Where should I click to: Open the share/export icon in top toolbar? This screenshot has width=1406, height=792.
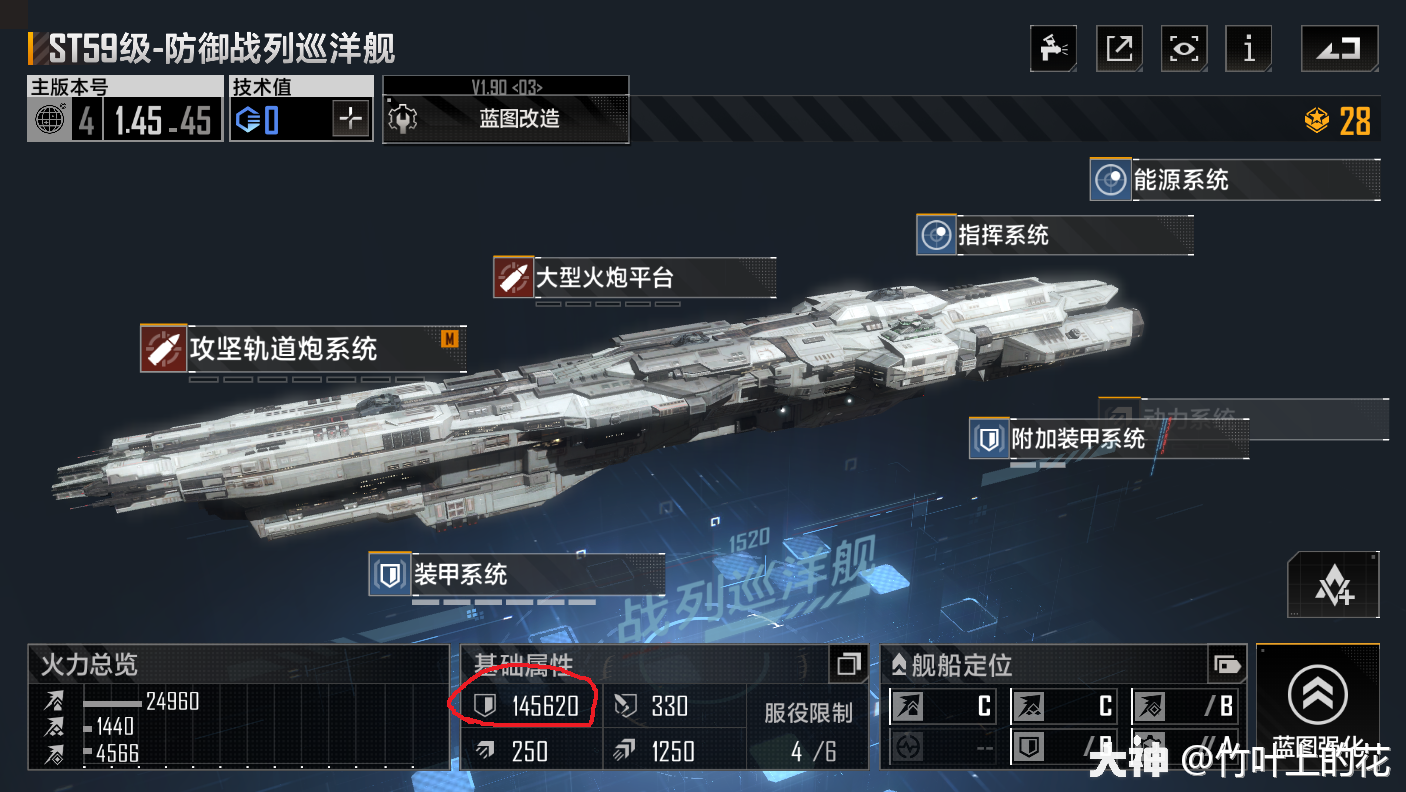pos(1119,48)
